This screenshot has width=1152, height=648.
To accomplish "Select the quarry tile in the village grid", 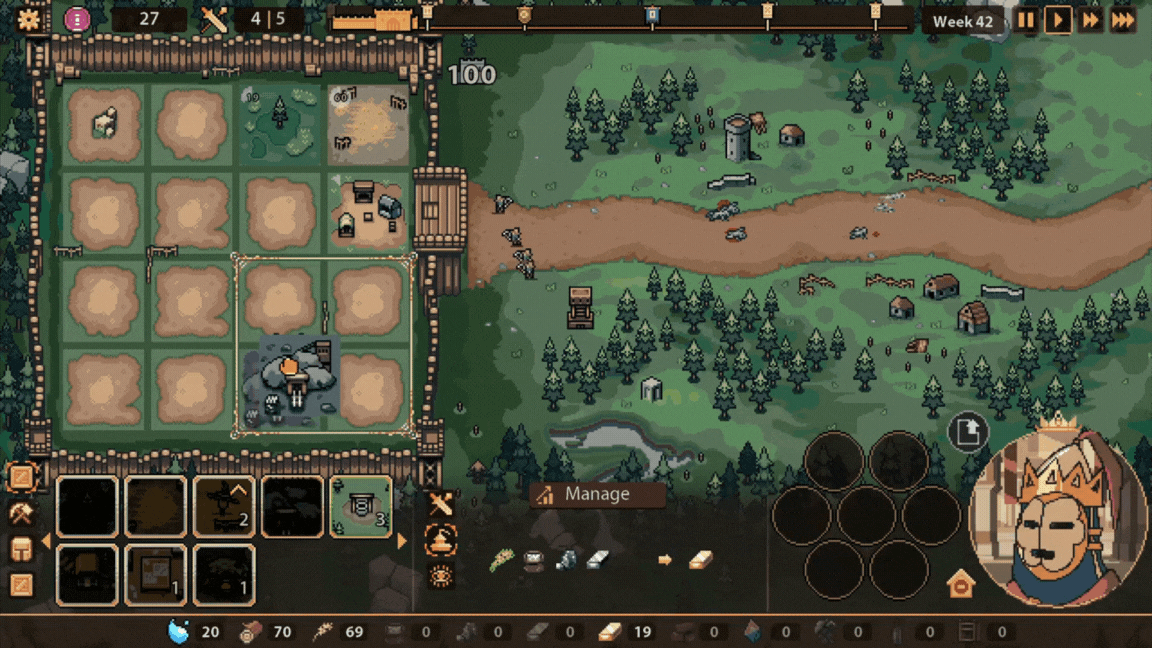I will tap(291, 380).
